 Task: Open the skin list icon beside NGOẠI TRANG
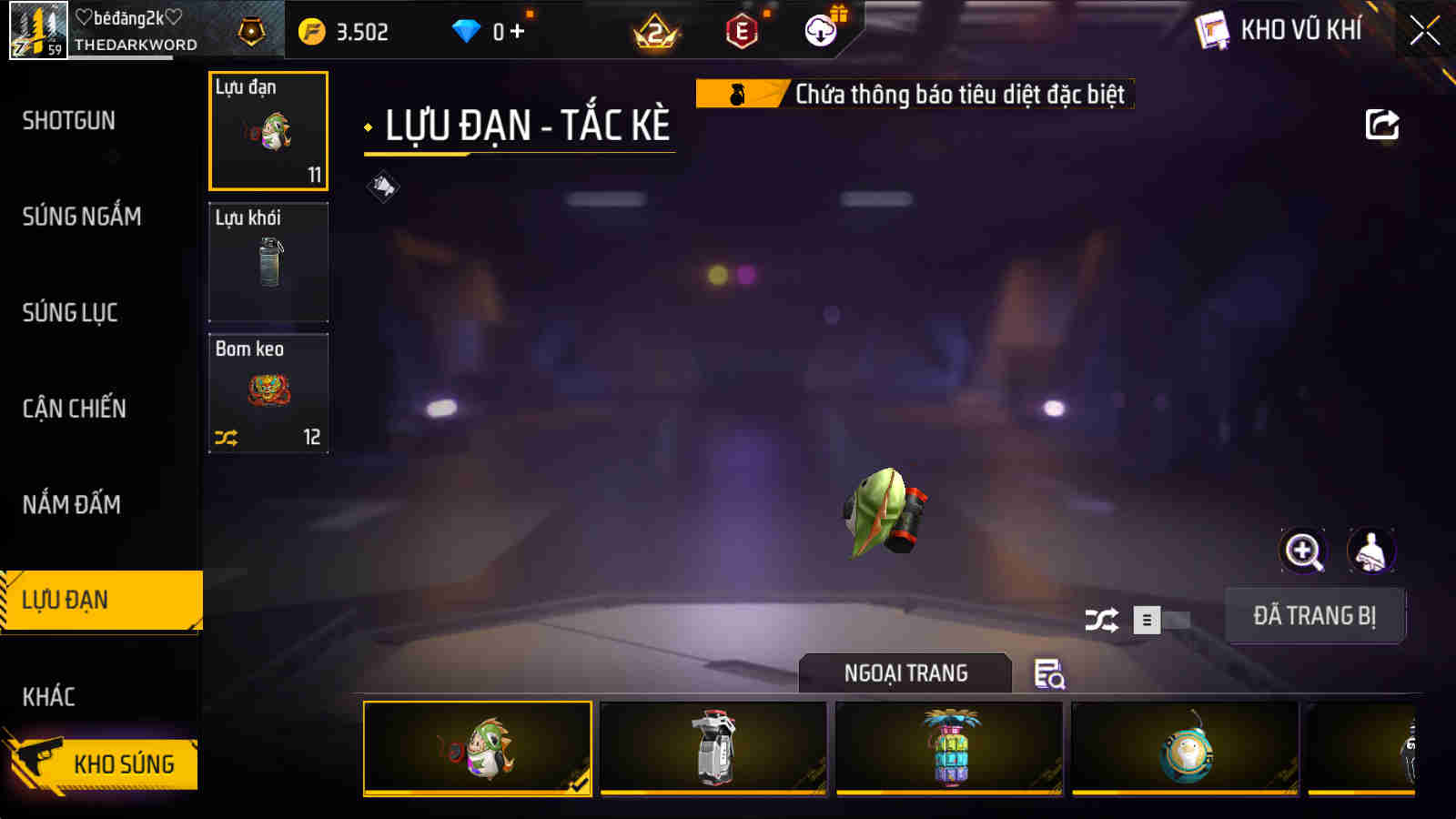point(1051,673)
